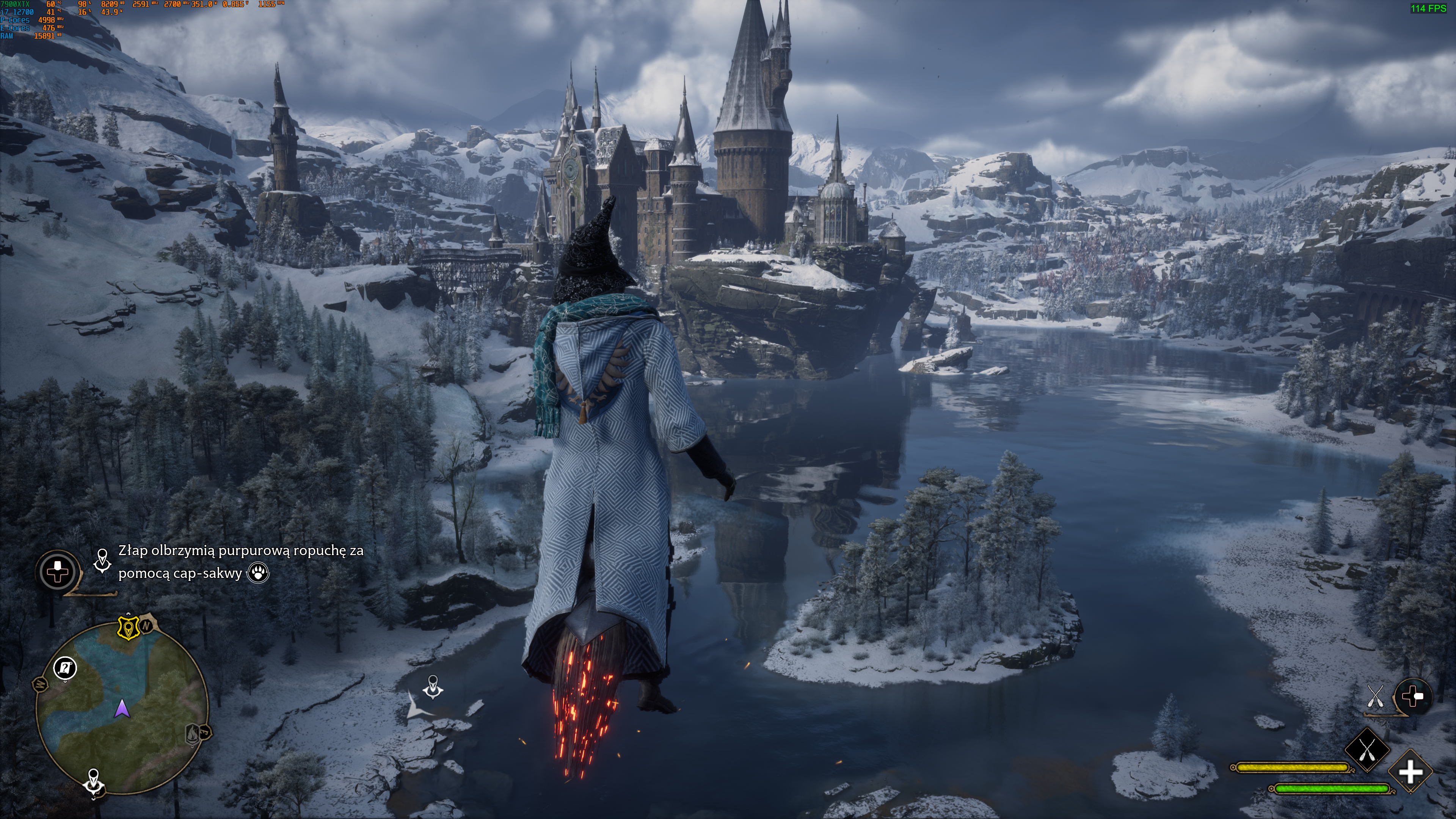Viewport: 1456px width, 819px height.
Task: Click the N compass badge on minimap rim
Action: coord(146,626)
